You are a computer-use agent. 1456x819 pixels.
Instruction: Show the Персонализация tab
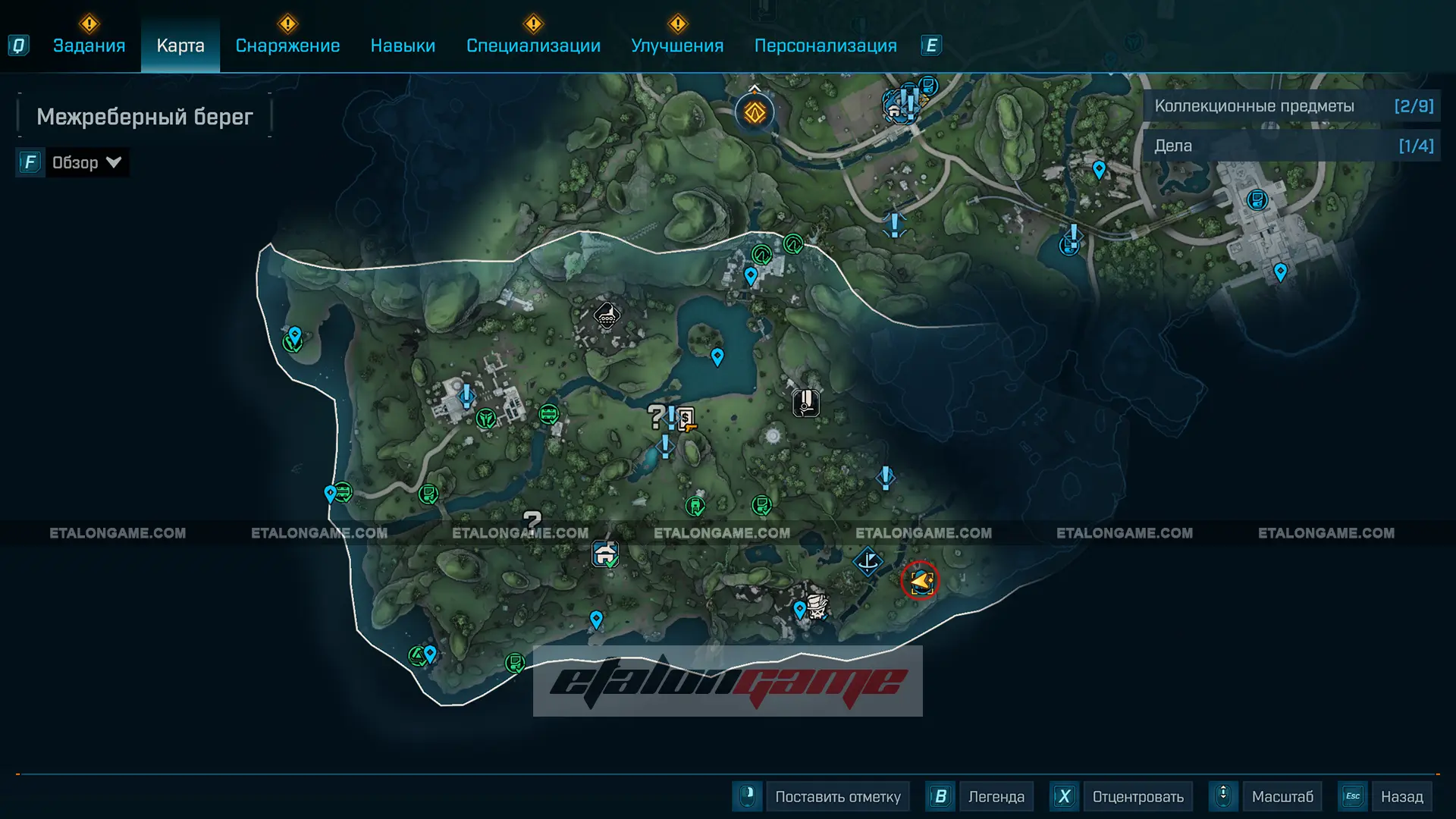click(x=825, y=45)
